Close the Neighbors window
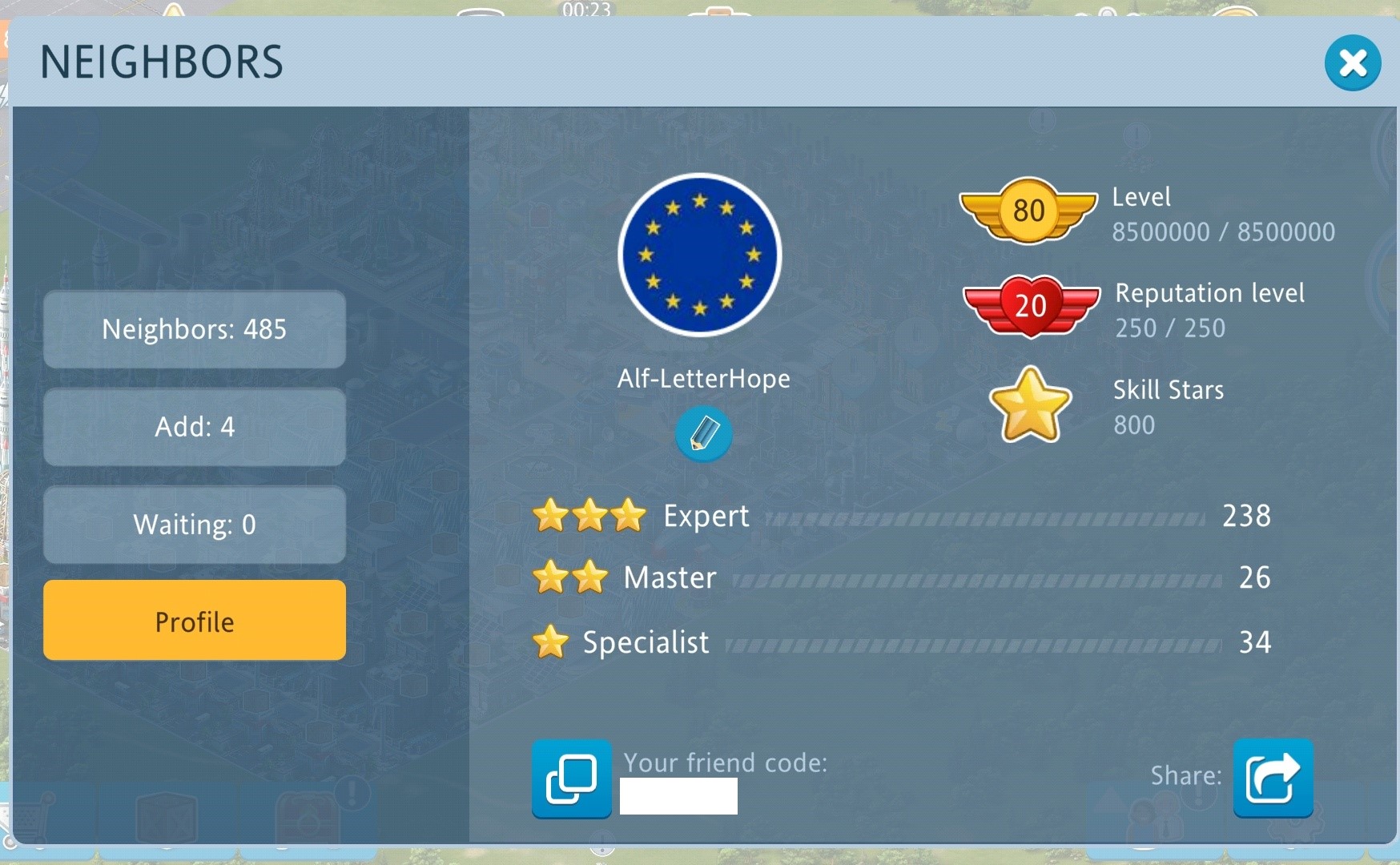This screenshot has height=865, width=1400. point(1352,62)
